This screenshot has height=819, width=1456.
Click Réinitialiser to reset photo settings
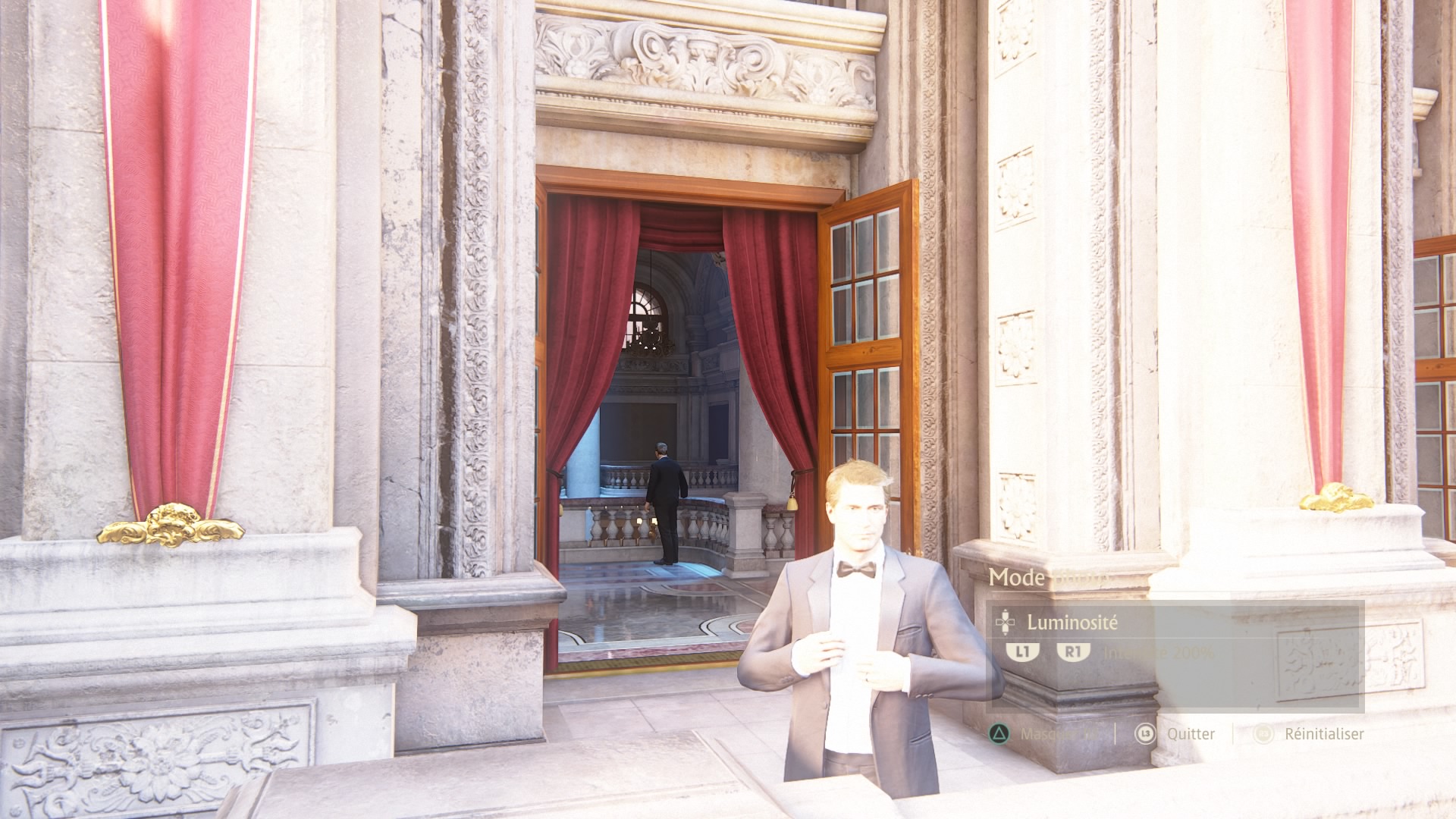pyautogui.click(x=1323, y=734)
